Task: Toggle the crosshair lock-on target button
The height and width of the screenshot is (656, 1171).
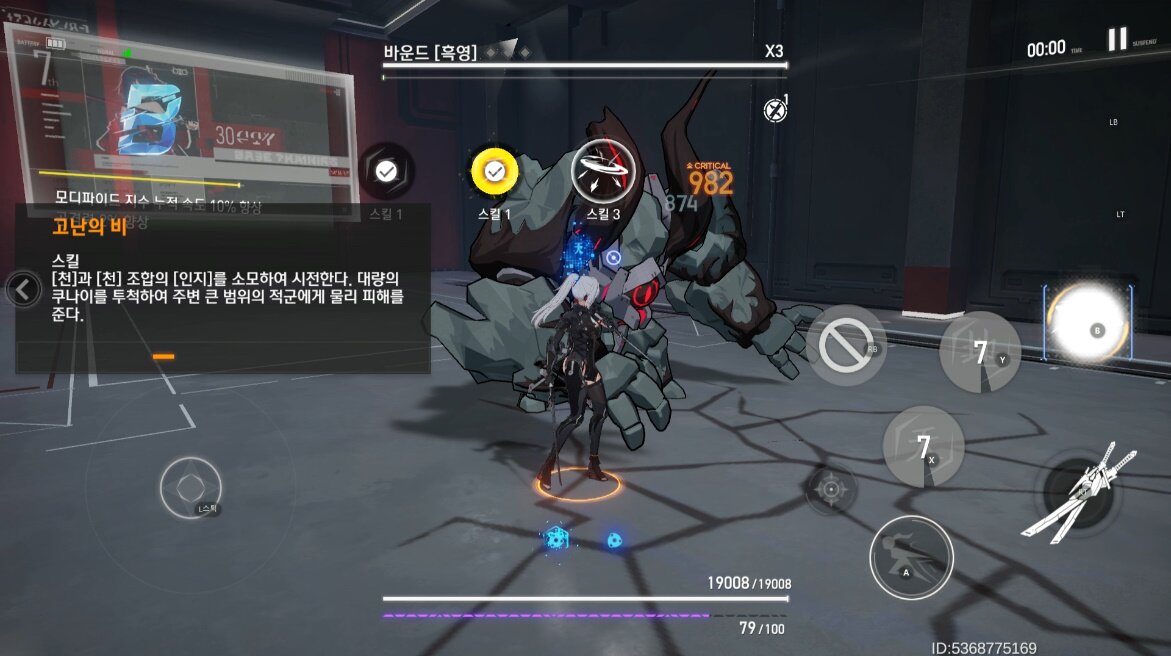Action: coord(830,490)
